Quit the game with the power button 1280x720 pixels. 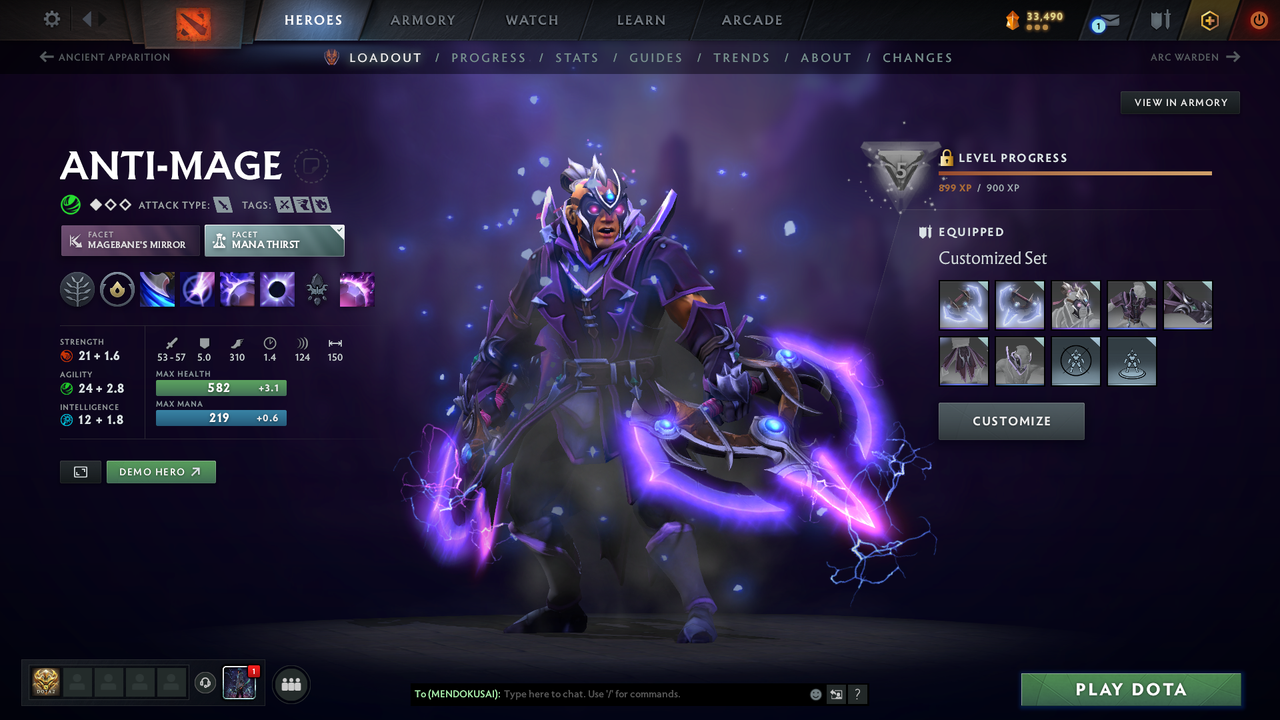(1259, 20)
